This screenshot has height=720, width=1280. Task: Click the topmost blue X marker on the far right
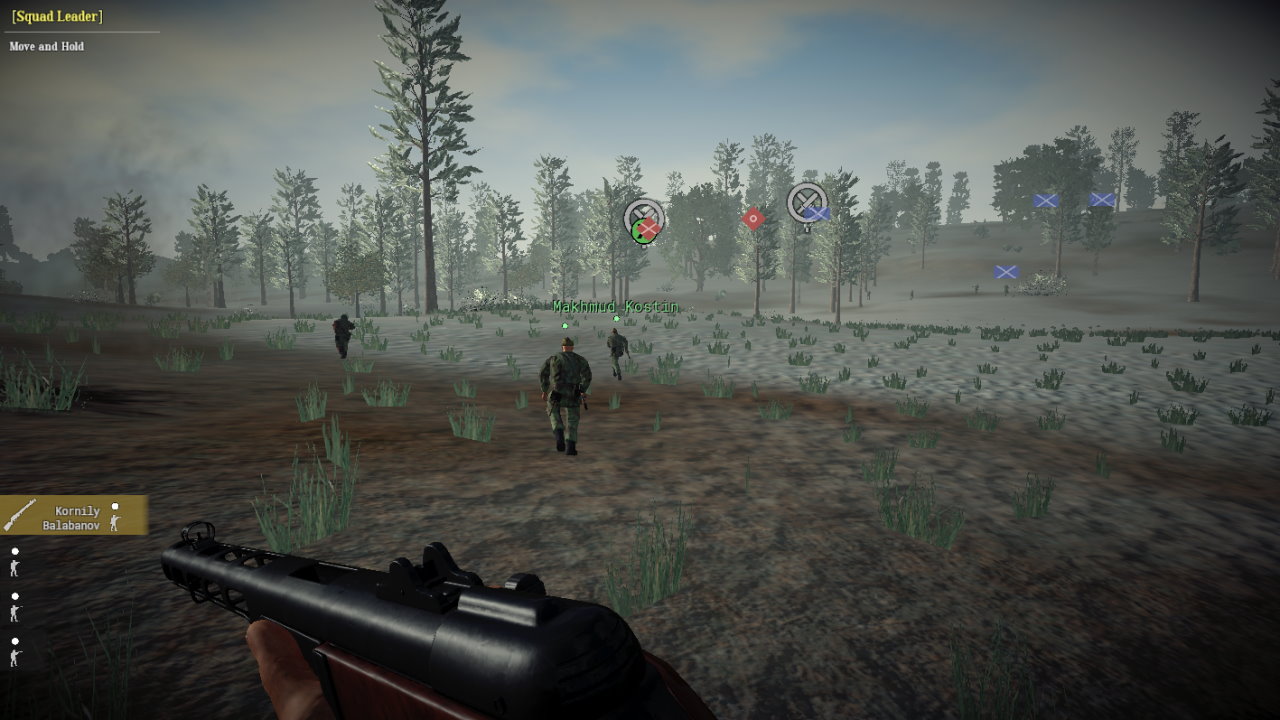click(x=1099, y=200)
